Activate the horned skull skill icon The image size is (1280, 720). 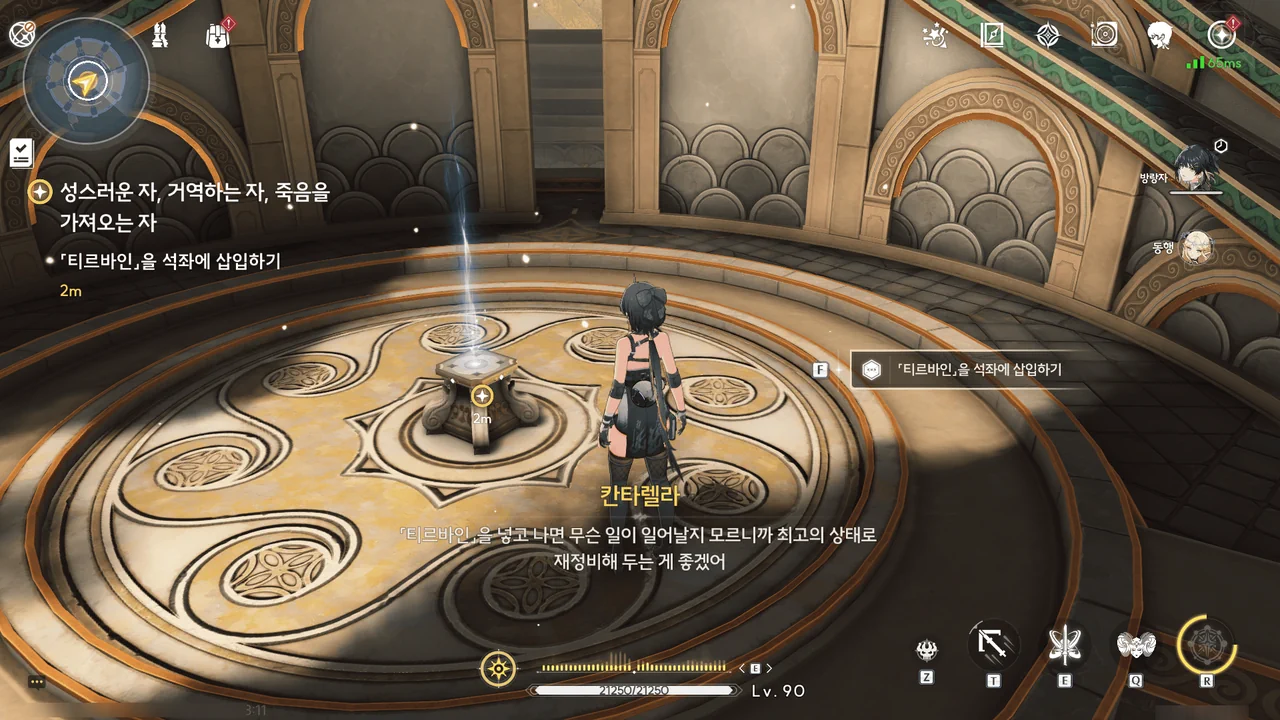pos(927,650)
